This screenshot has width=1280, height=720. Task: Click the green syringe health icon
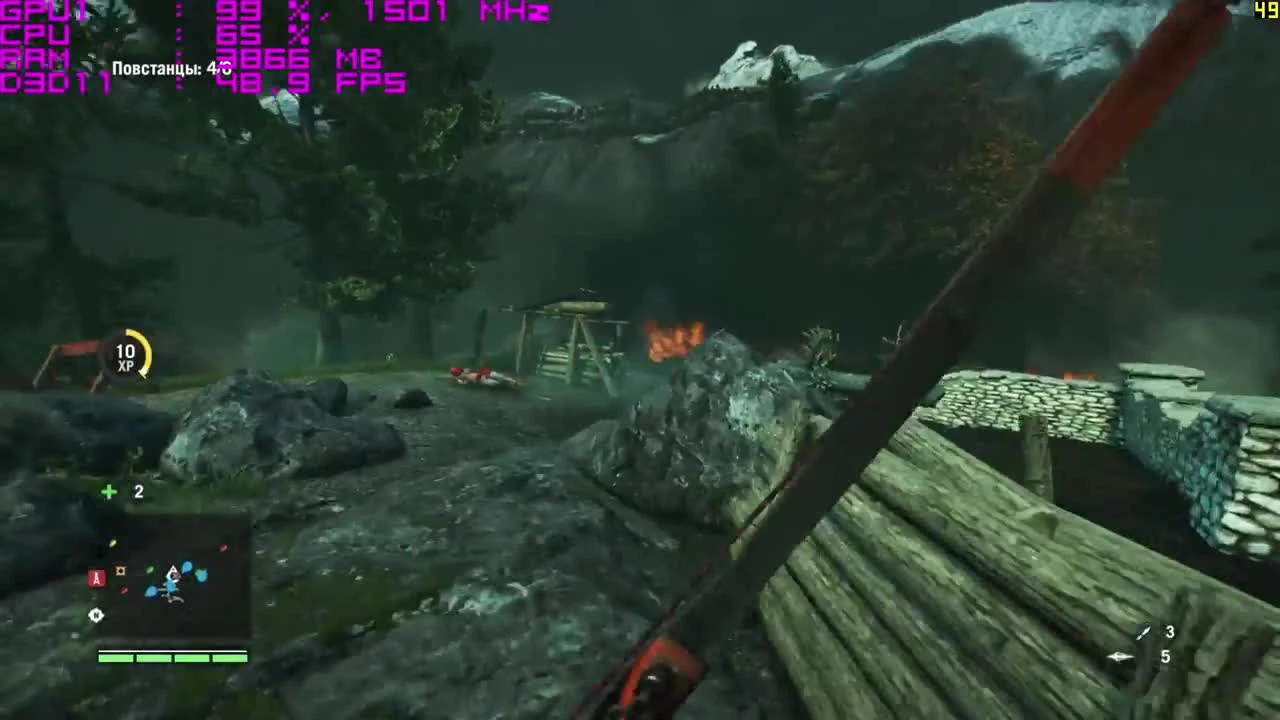coord(108,491)
